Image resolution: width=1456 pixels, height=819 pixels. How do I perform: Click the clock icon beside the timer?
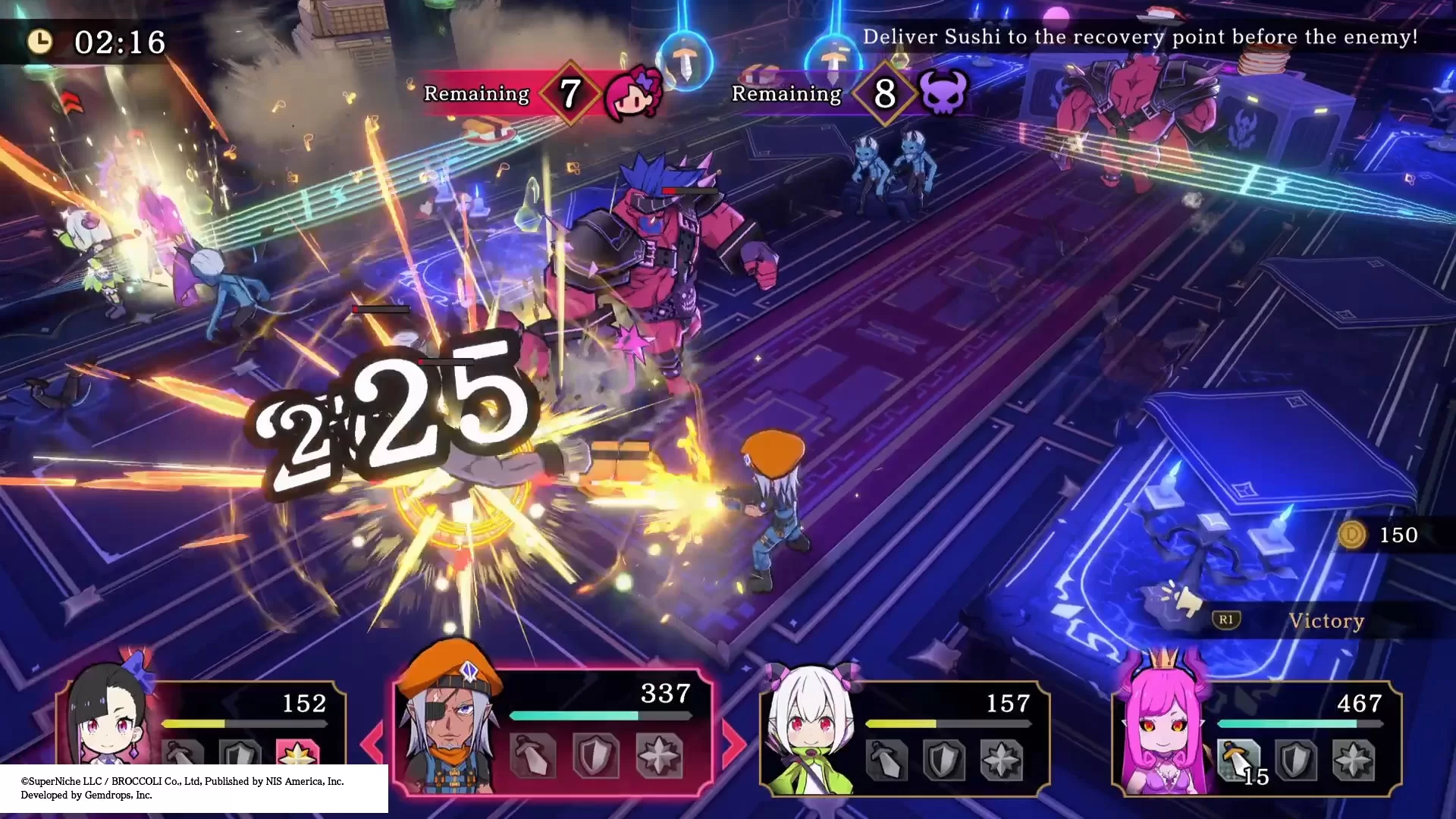40,41
